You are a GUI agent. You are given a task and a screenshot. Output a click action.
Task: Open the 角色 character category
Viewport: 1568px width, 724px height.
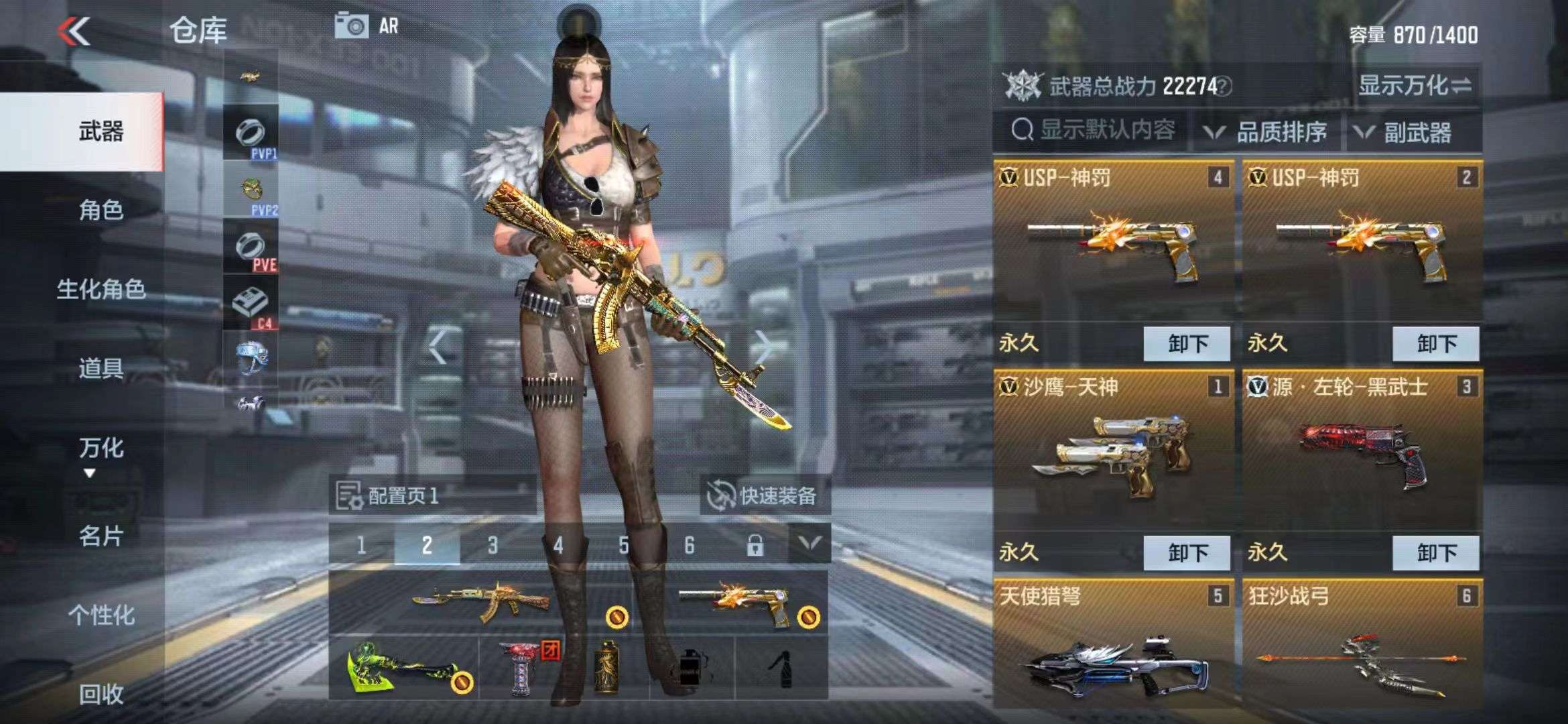pyautogui.click(x=101, y=210)
